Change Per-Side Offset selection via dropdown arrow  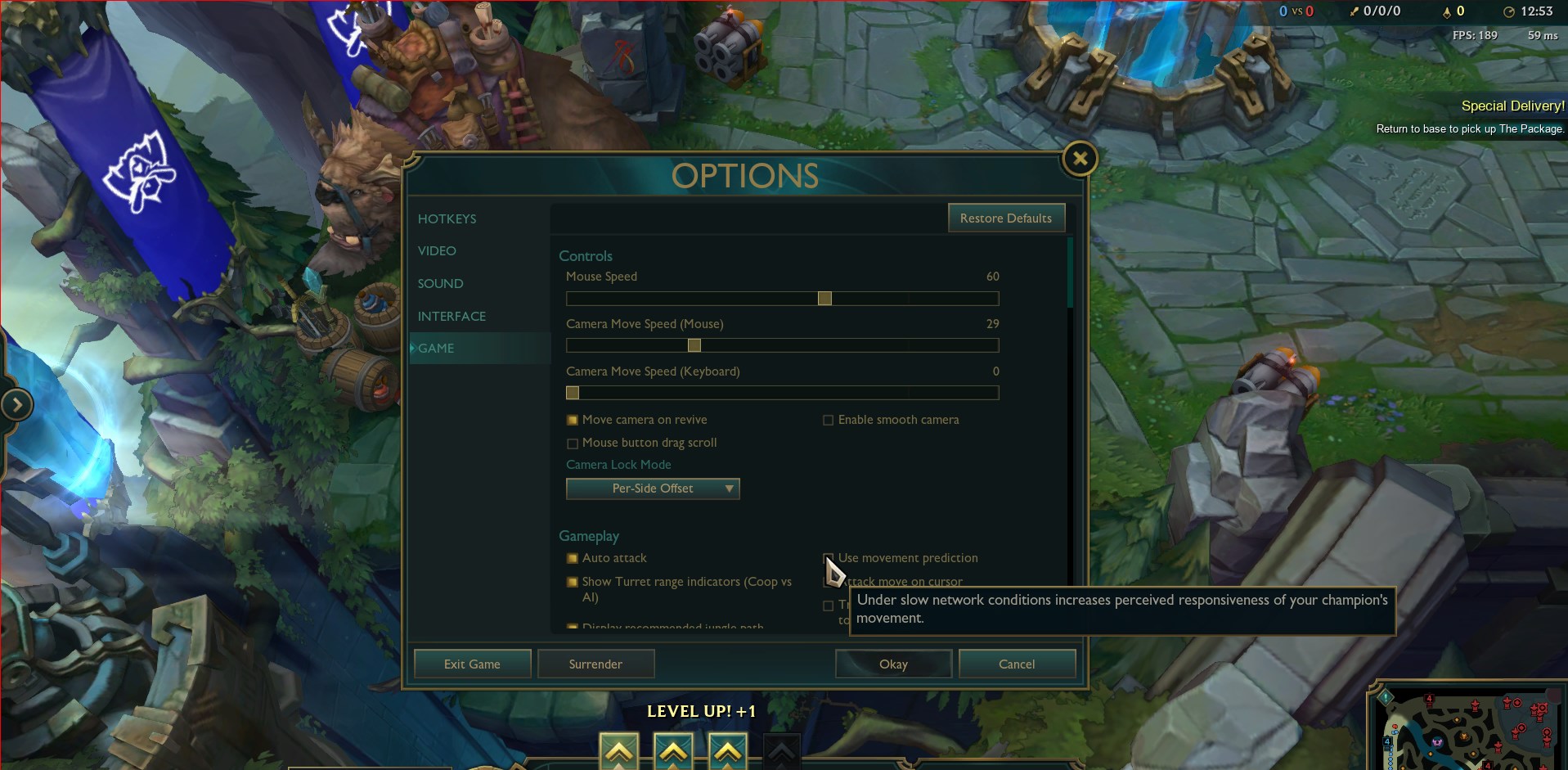click(x=728, y=489)
